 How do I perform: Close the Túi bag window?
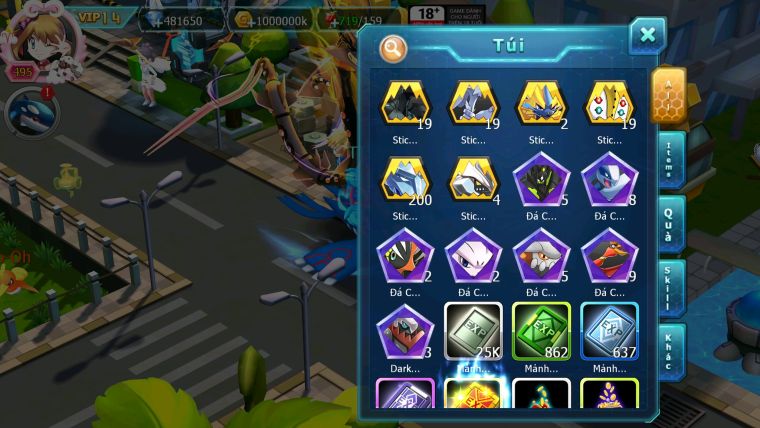click(647, 37)
